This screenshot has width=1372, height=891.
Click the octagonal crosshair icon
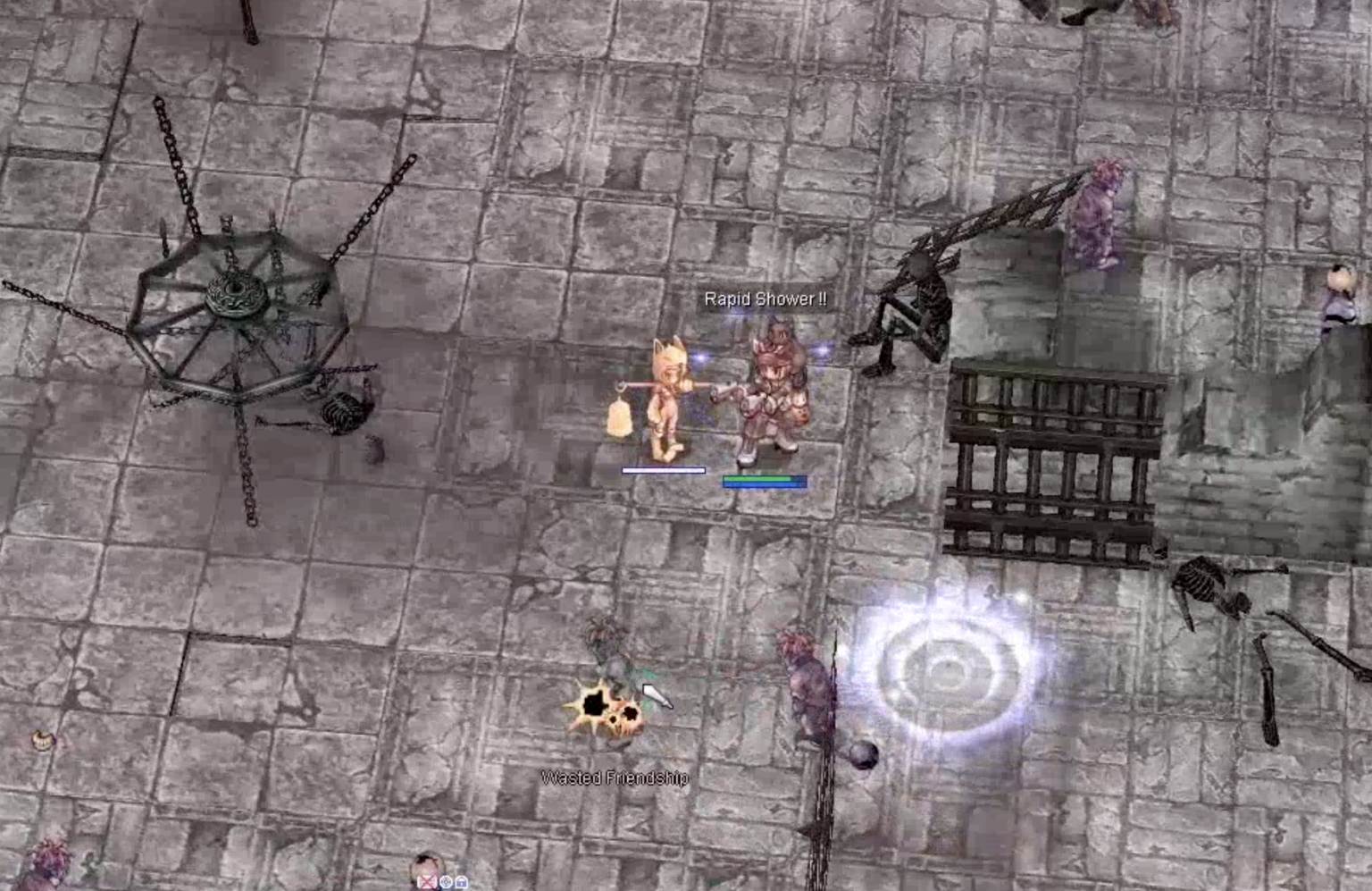[445, 882]
